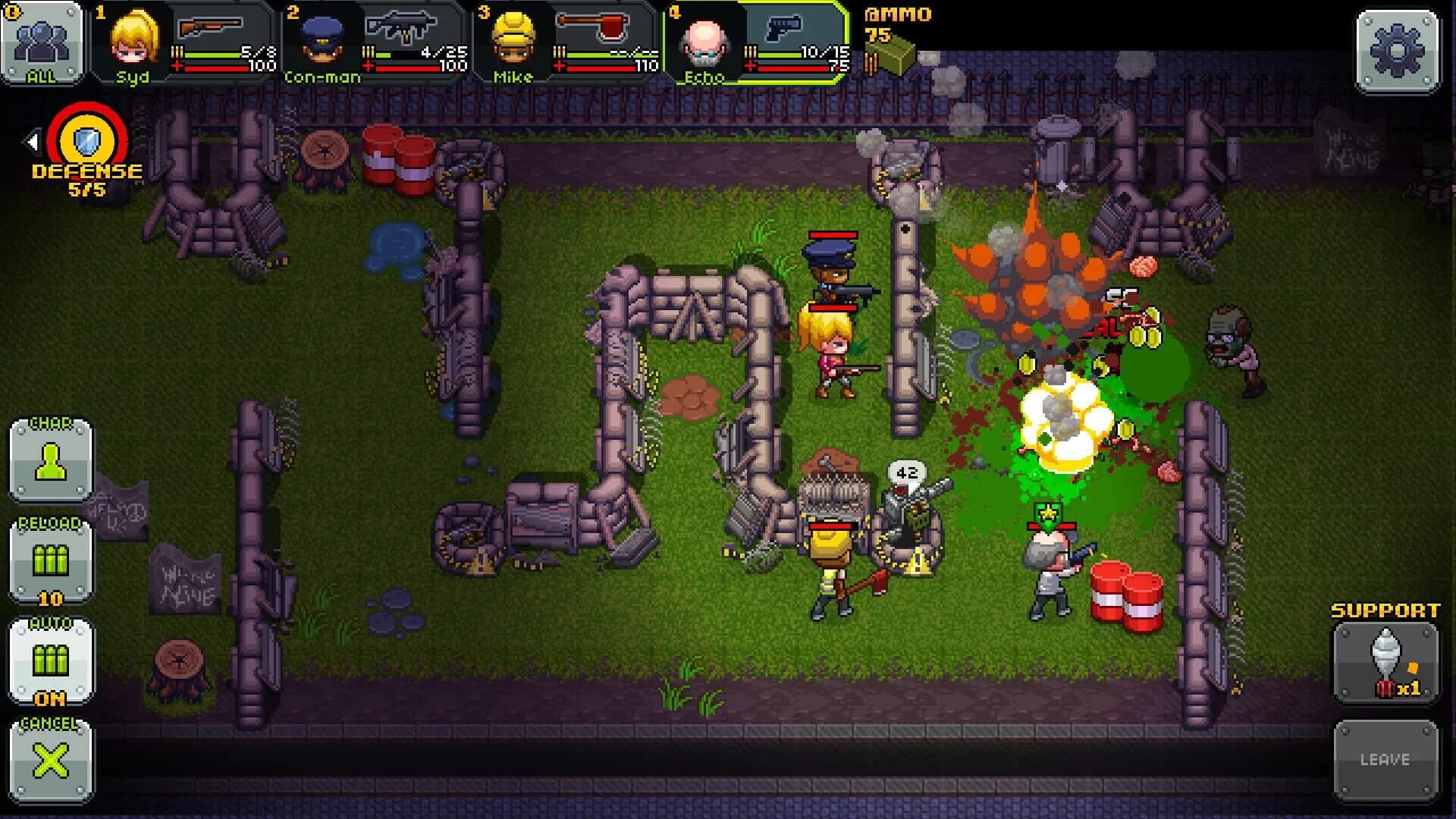Screen dimensions: 1456x819
Task: Click the CHAR character icon
Action: click(x=49, y=464)
